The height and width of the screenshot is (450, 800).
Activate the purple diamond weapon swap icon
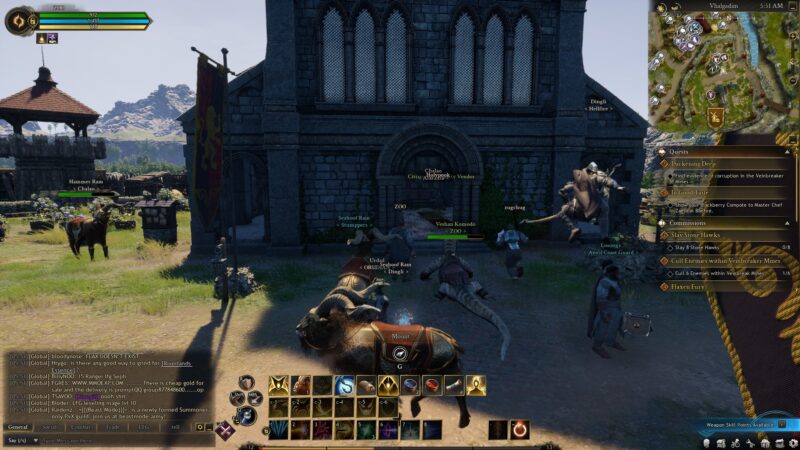click(x=227, y=431)
